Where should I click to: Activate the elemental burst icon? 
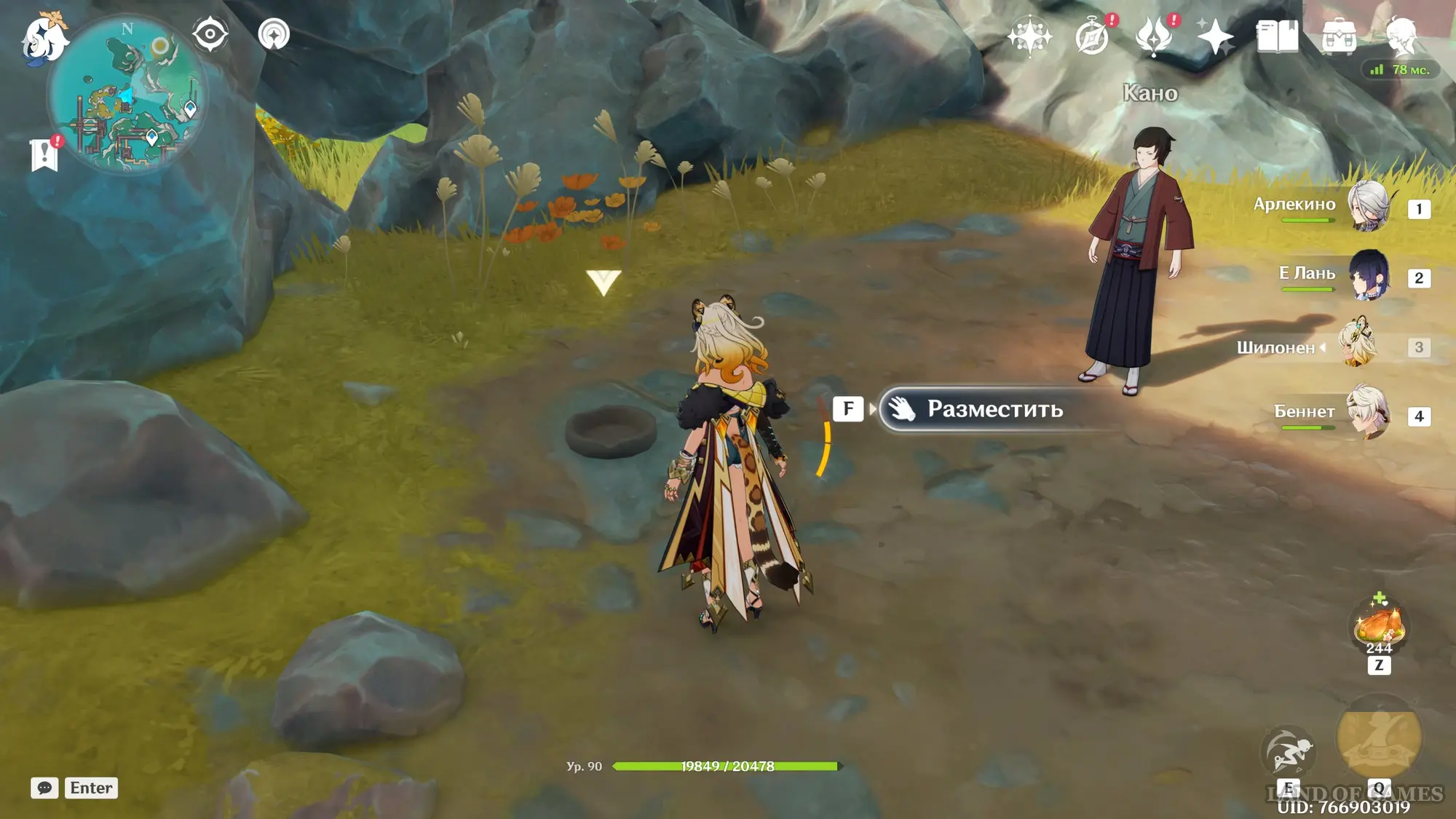[x=1379, y=737]
